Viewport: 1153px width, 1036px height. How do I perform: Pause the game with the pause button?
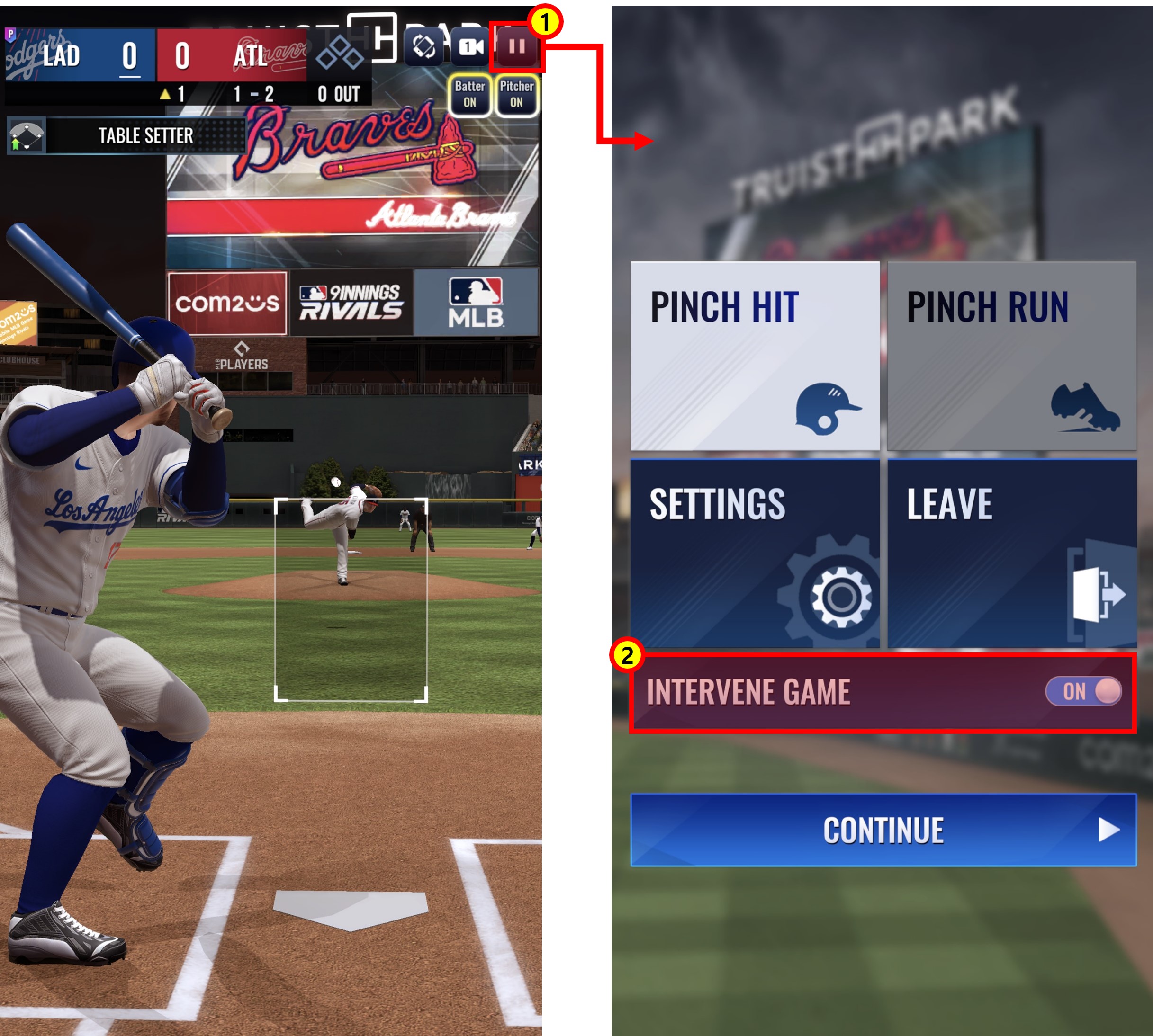516,47
